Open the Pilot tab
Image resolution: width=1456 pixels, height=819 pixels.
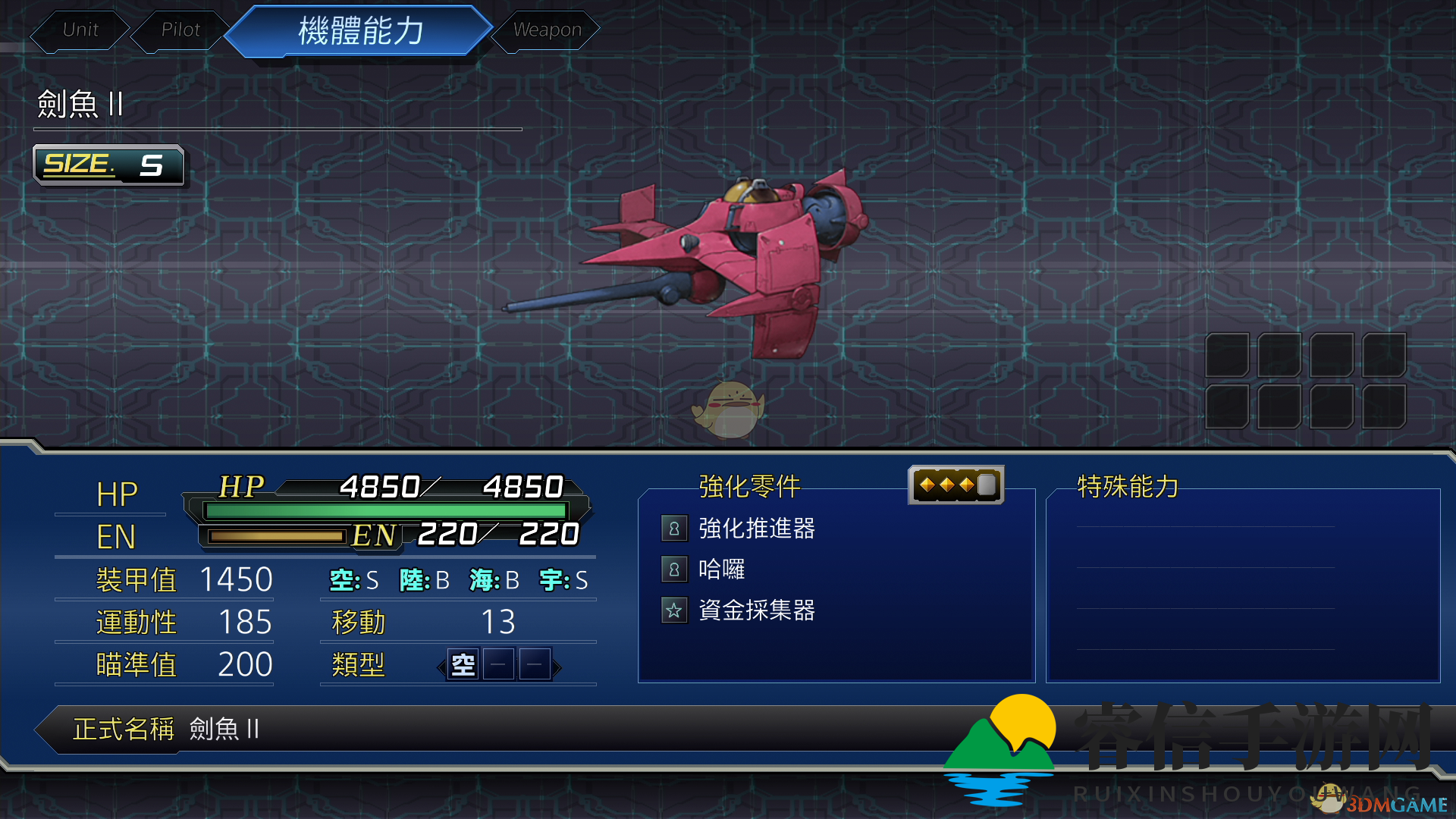click(180, 30)
